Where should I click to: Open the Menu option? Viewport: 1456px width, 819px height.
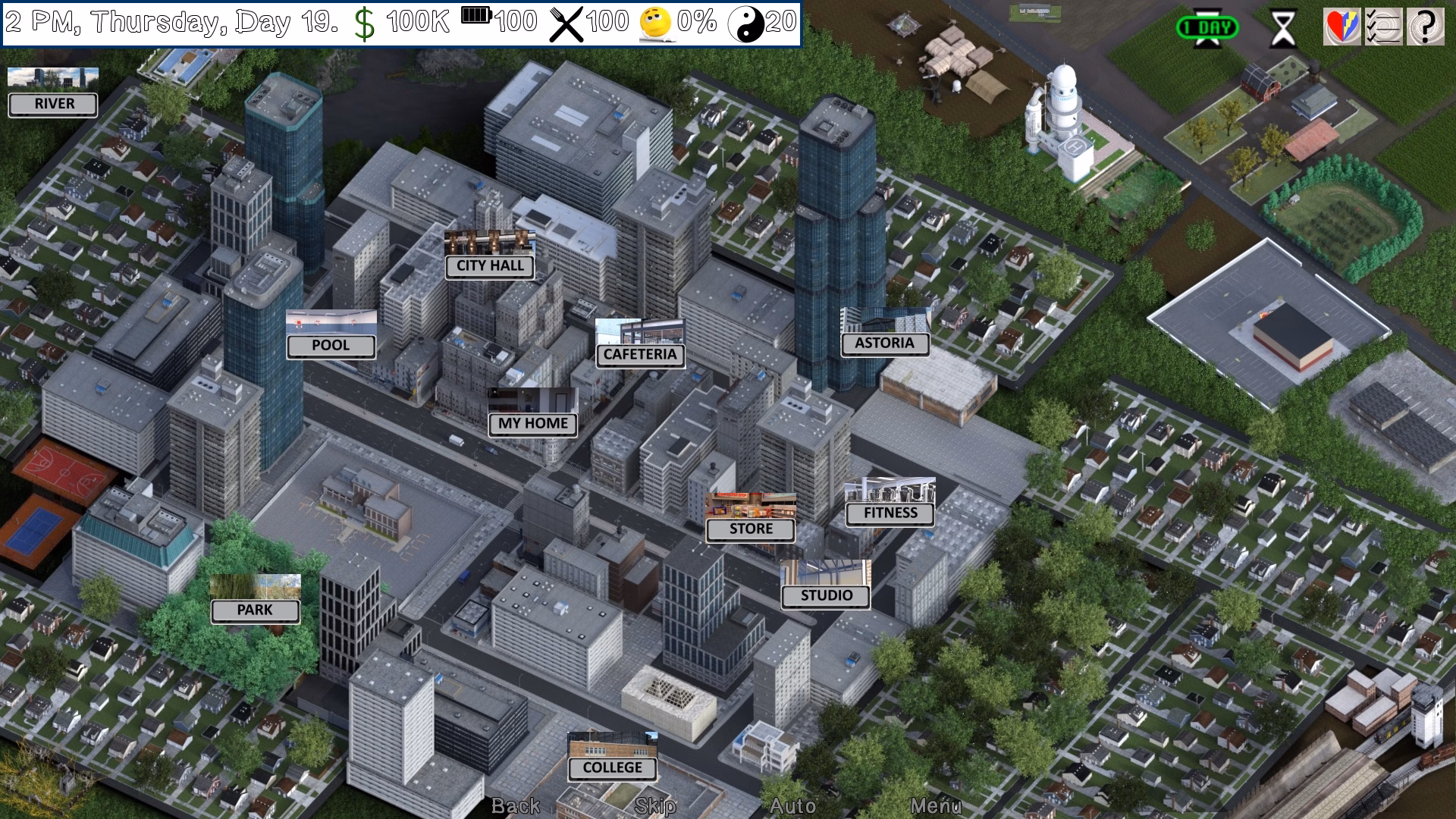pos(937,807)
